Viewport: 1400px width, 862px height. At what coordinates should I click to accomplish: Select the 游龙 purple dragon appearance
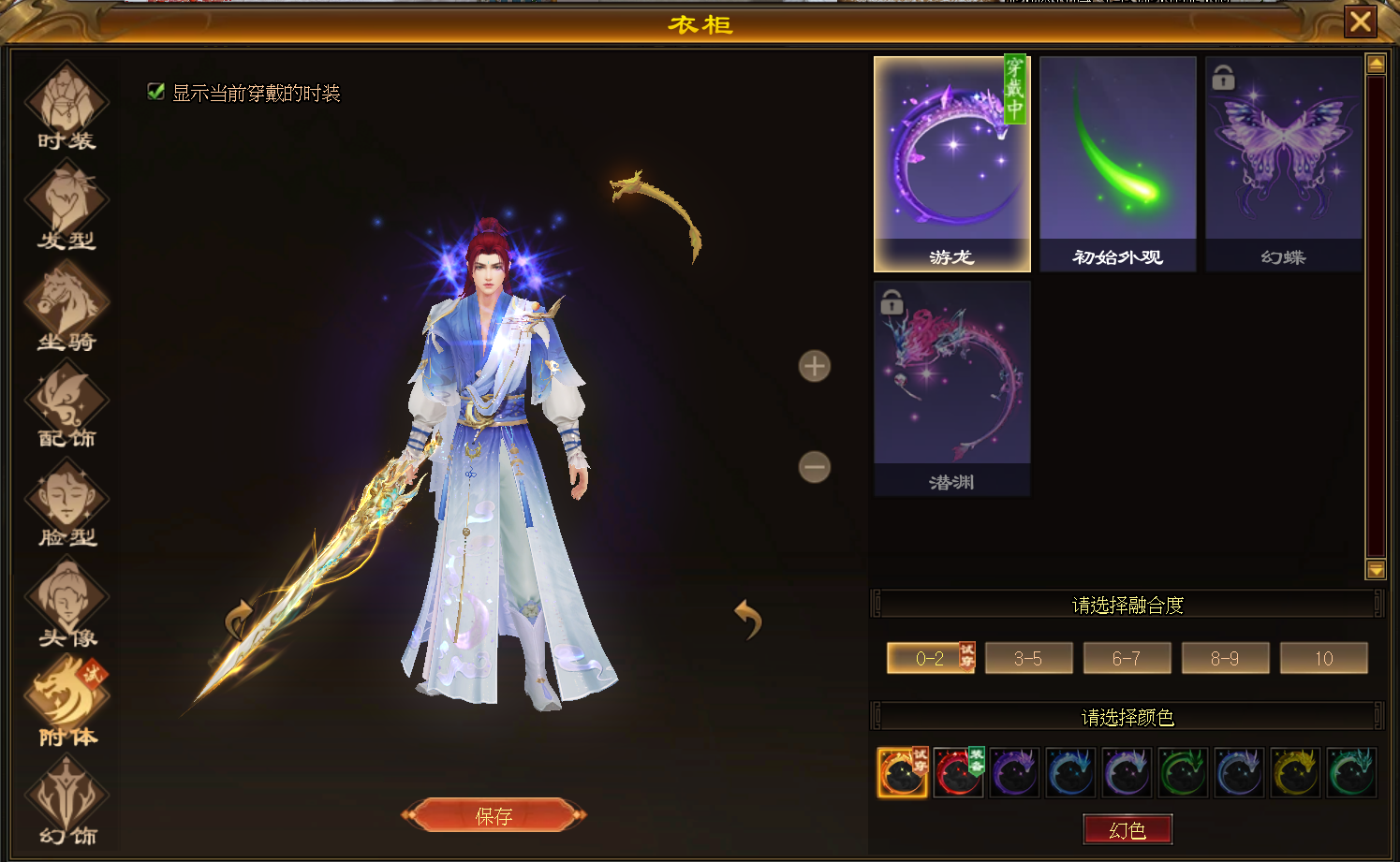[951, 164]
